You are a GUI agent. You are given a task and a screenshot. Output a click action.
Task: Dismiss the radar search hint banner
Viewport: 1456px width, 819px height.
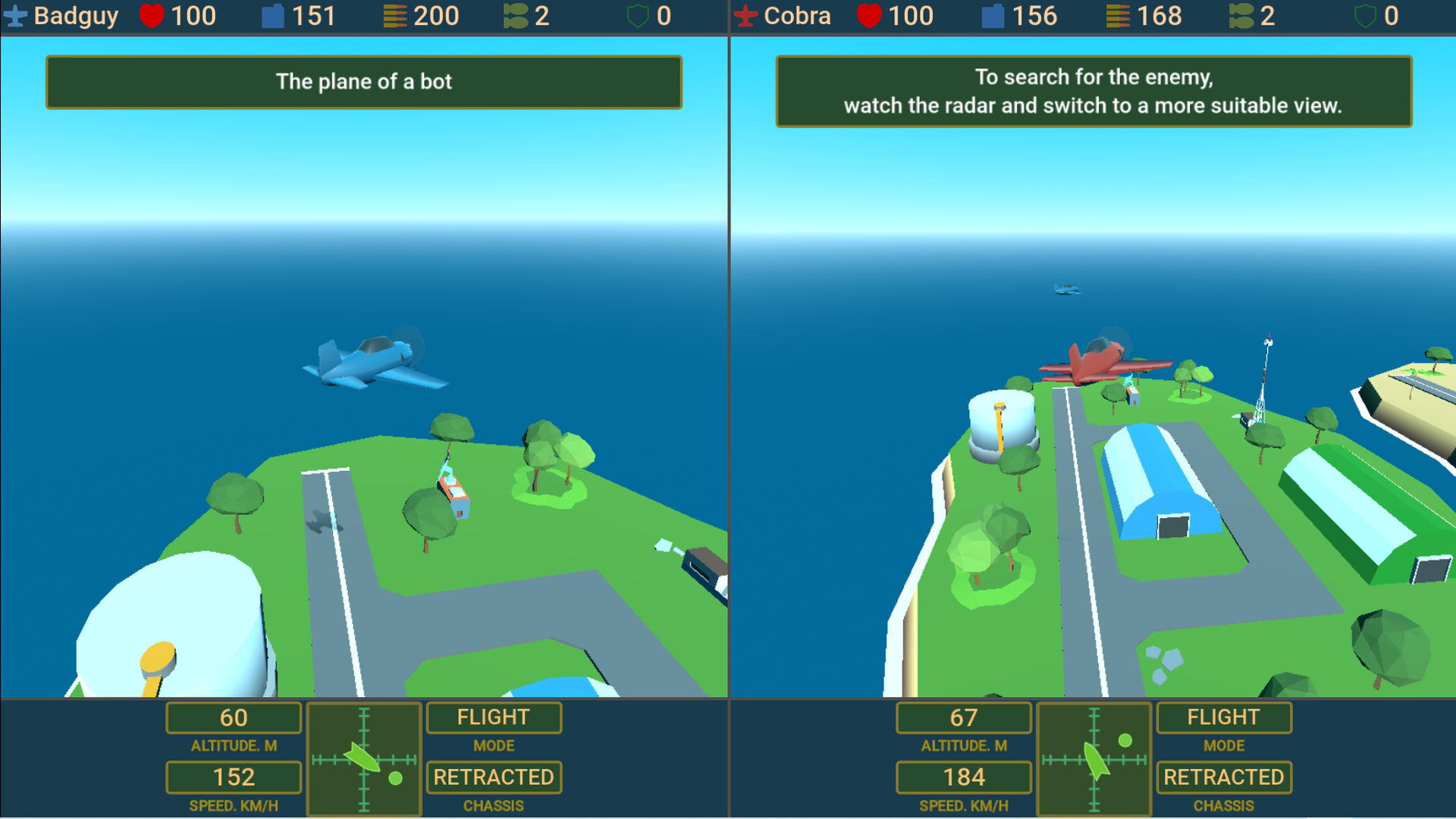(1093, 91)
